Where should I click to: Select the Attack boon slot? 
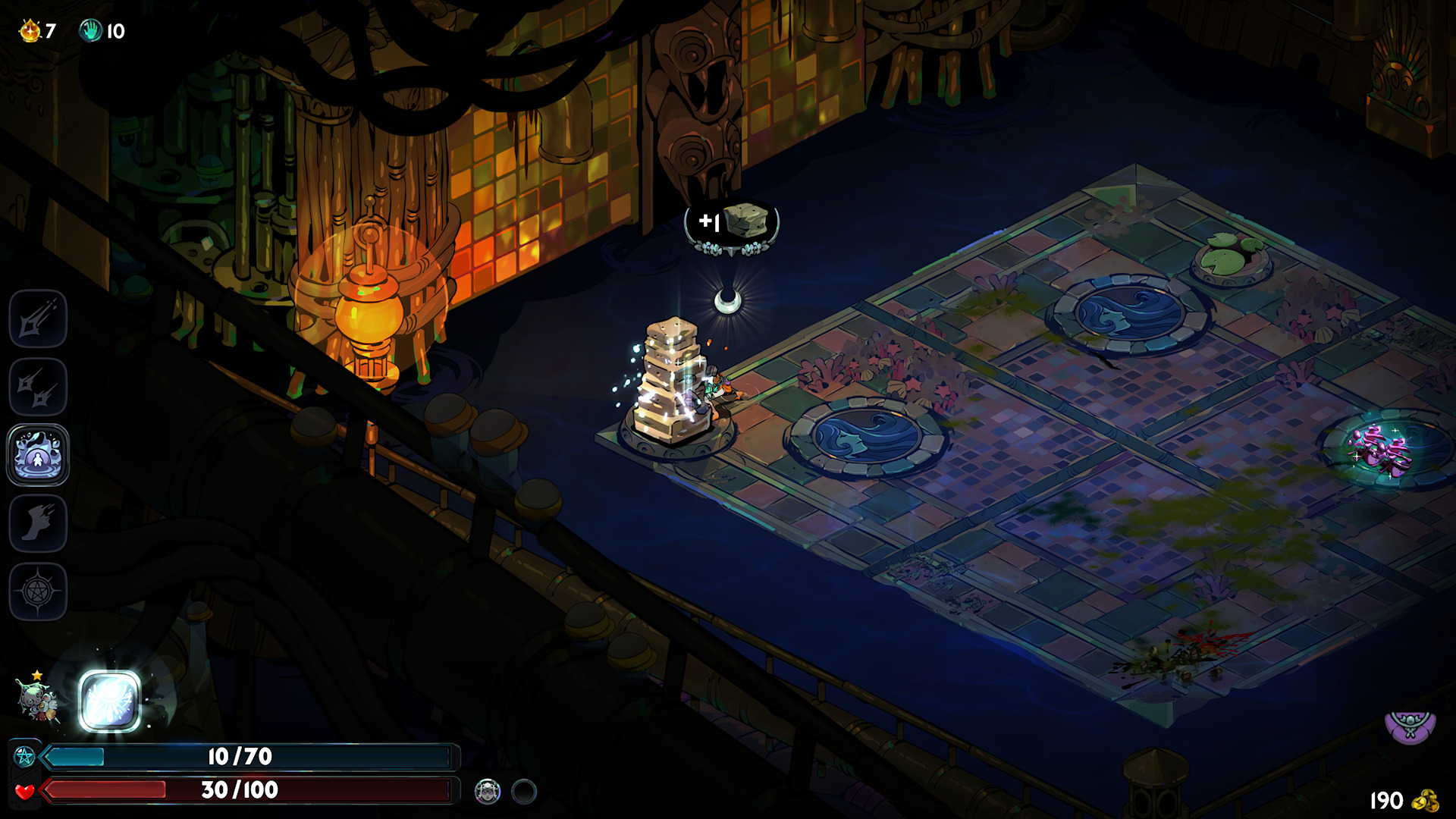click(x=38, y=318)
